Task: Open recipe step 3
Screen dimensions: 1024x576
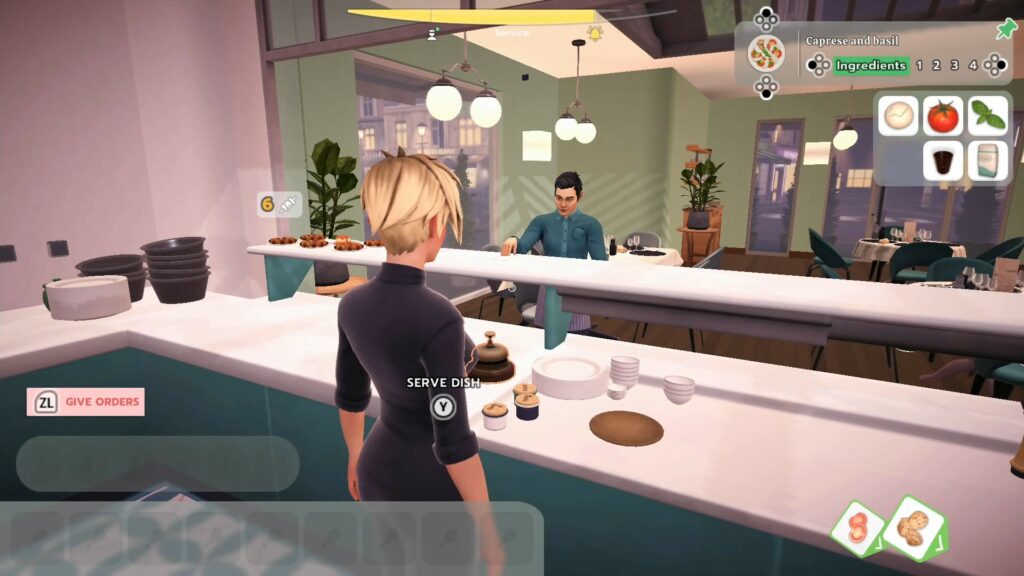Action: tap(955, 66)
